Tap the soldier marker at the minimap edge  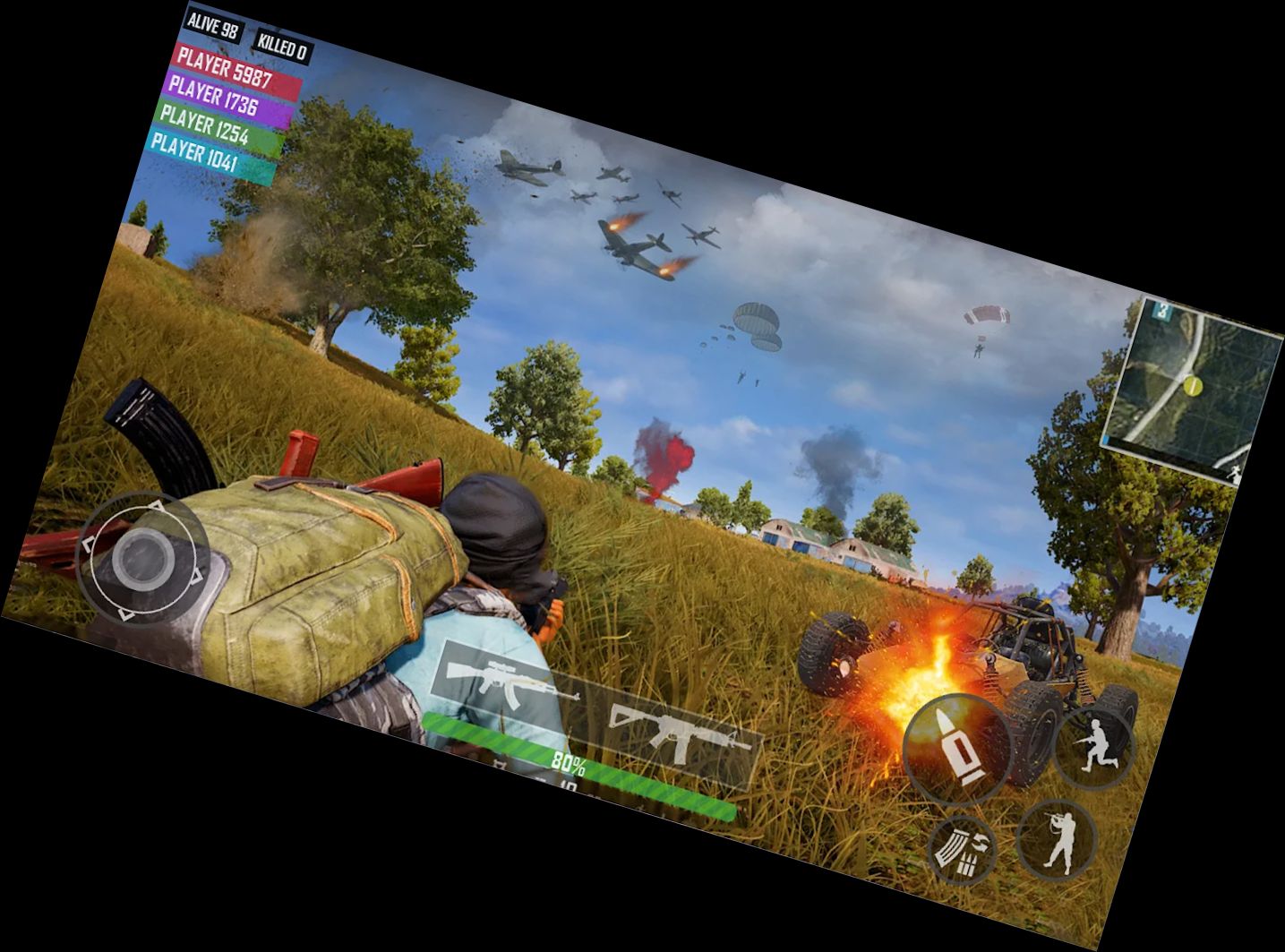coord(1236,473)
